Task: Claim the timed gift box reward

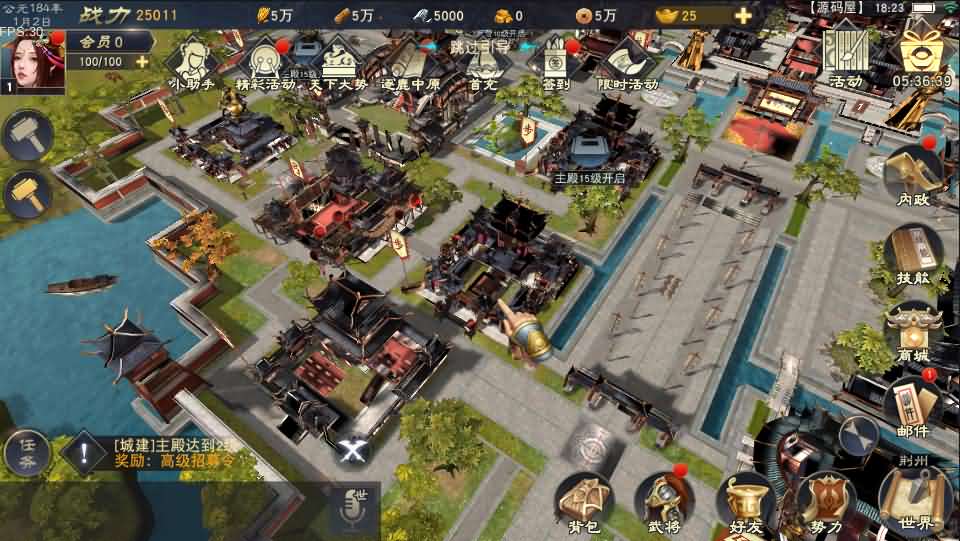Action: [921, 55]
